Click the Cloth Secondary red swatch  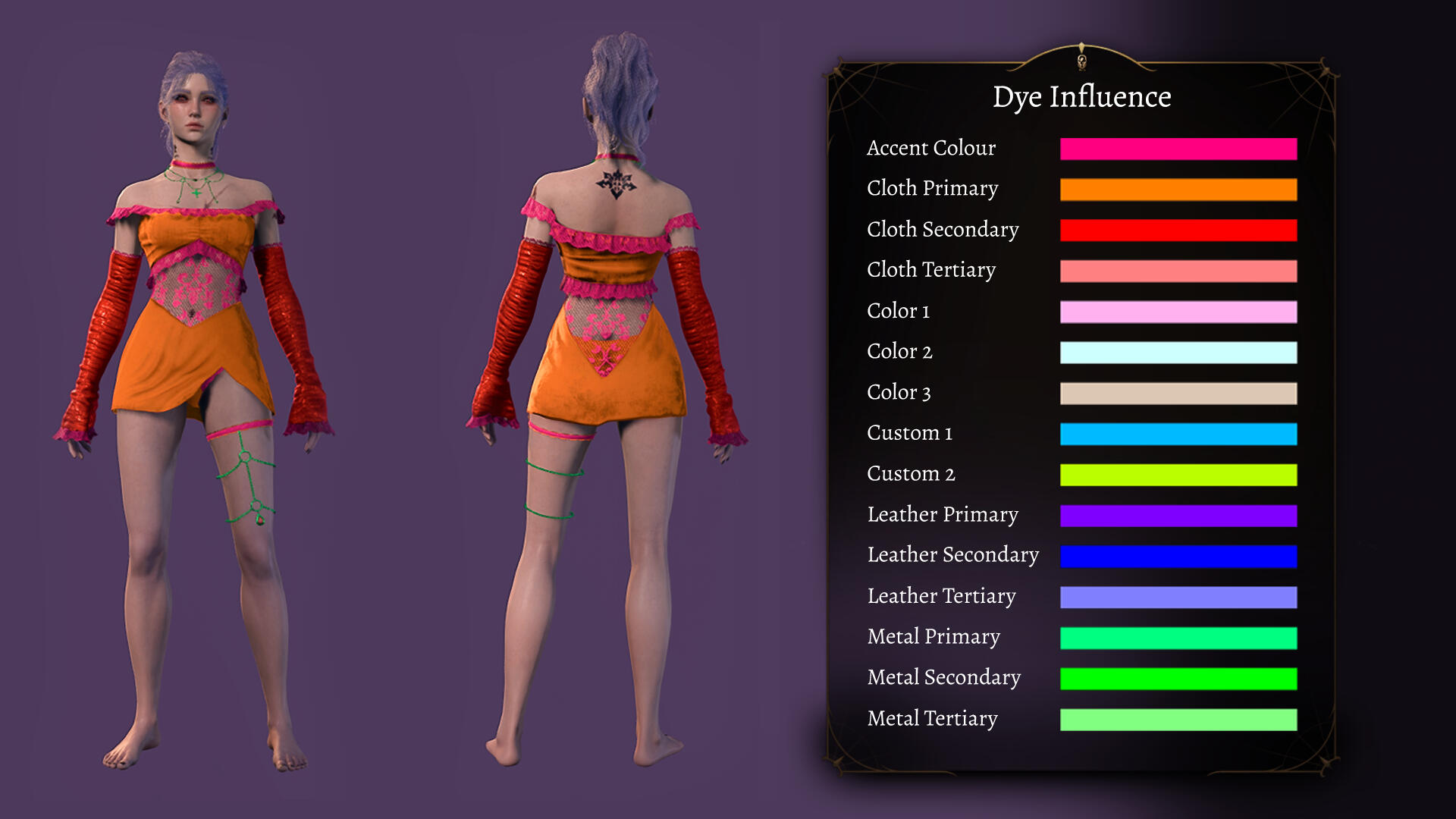pyautogui.click(x=1178, y=231)
